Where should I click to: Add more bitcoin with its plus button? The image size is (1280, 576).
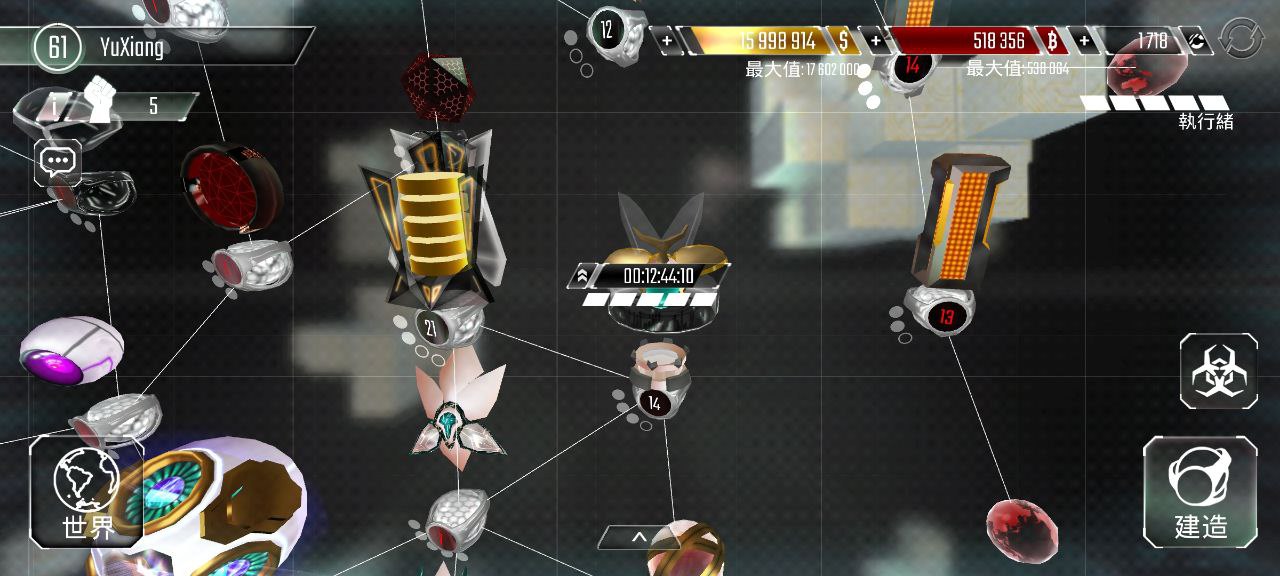pyautogui.click(x=876, y=41)
